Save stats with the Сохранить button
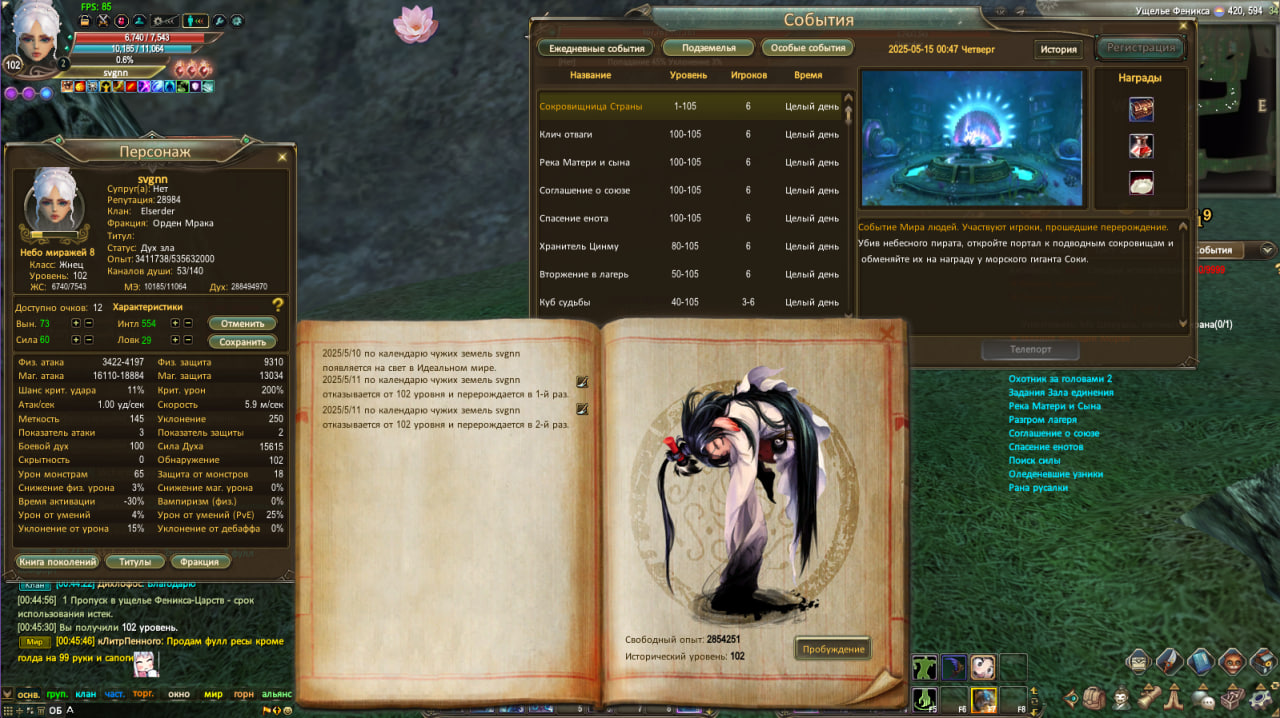1280x718 pixels. point(242,342)
